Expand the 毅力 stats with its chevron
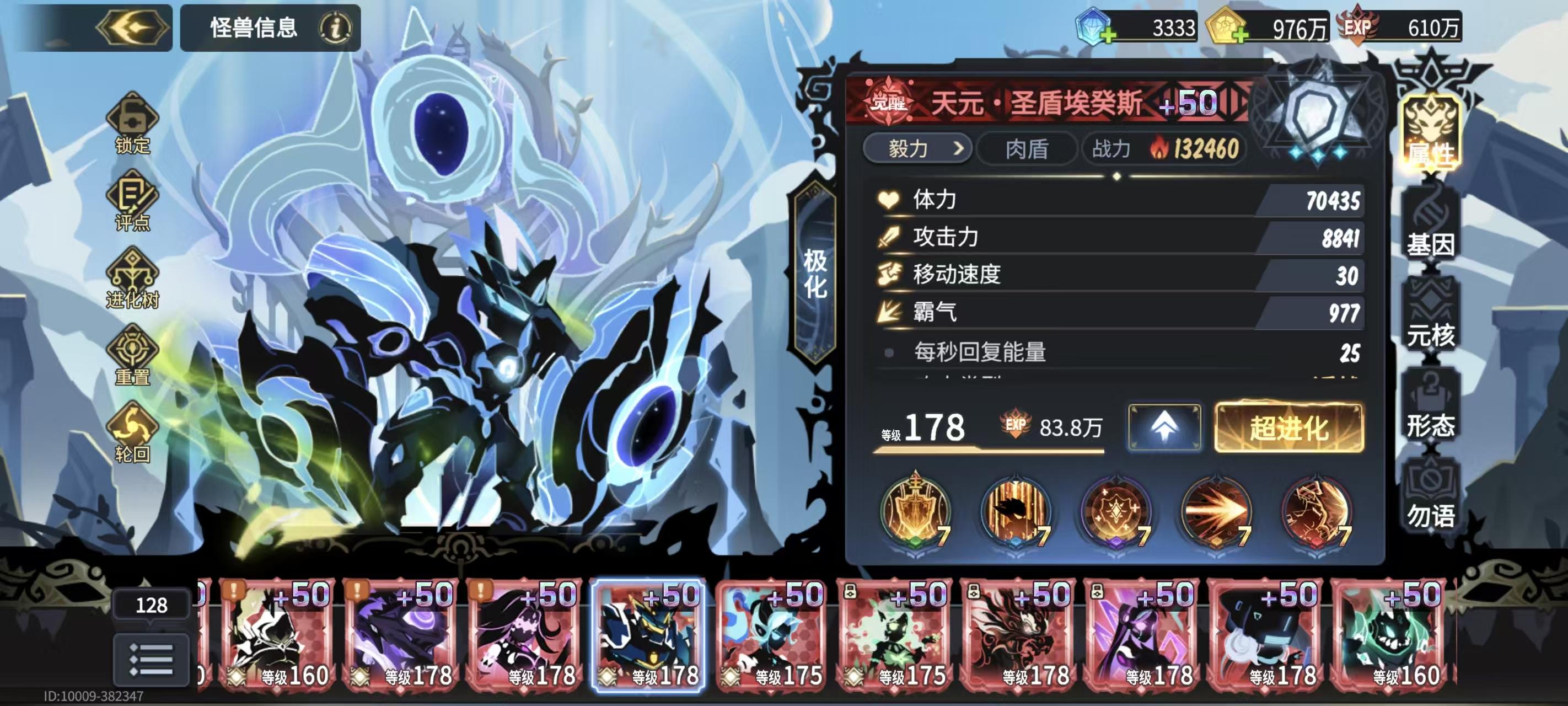This screenshot has height=706, width=1568. click(959, 150)
